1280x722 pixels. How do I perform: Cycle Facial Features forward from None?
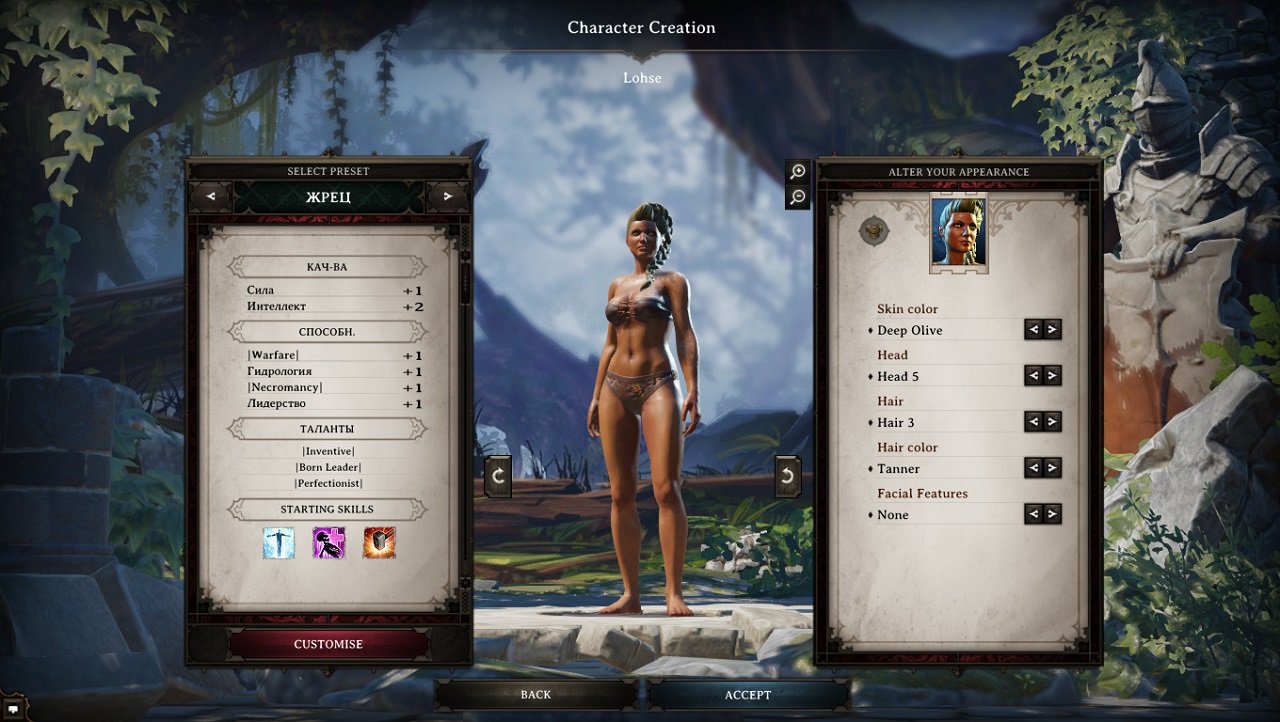(x=1051, y=514)
